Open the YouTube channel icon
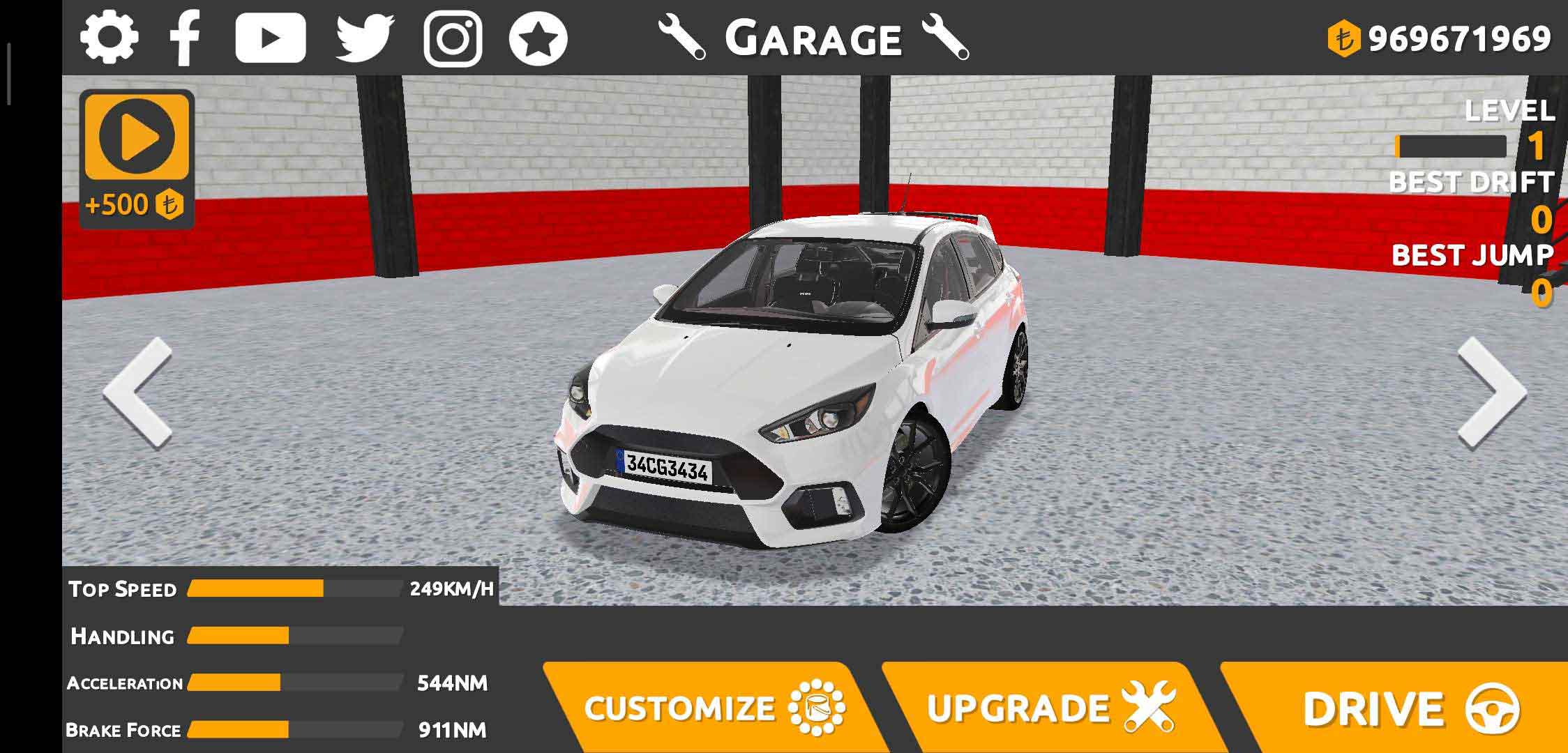This screenshot has height=753, width=1568. 271,39
